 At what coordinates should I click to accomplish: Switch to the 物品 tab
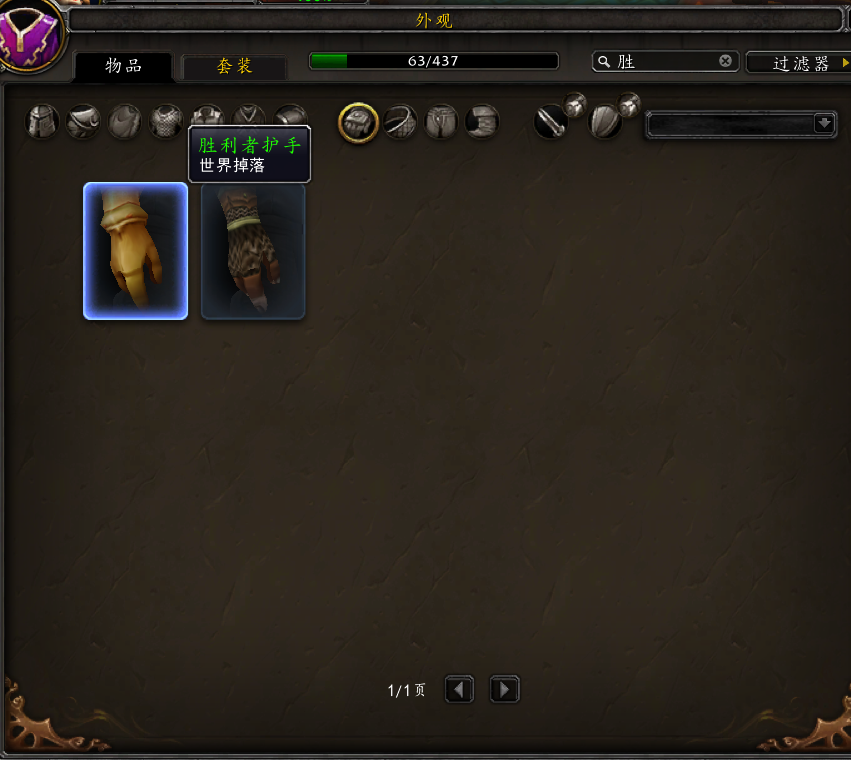click(x=124, y=66)
